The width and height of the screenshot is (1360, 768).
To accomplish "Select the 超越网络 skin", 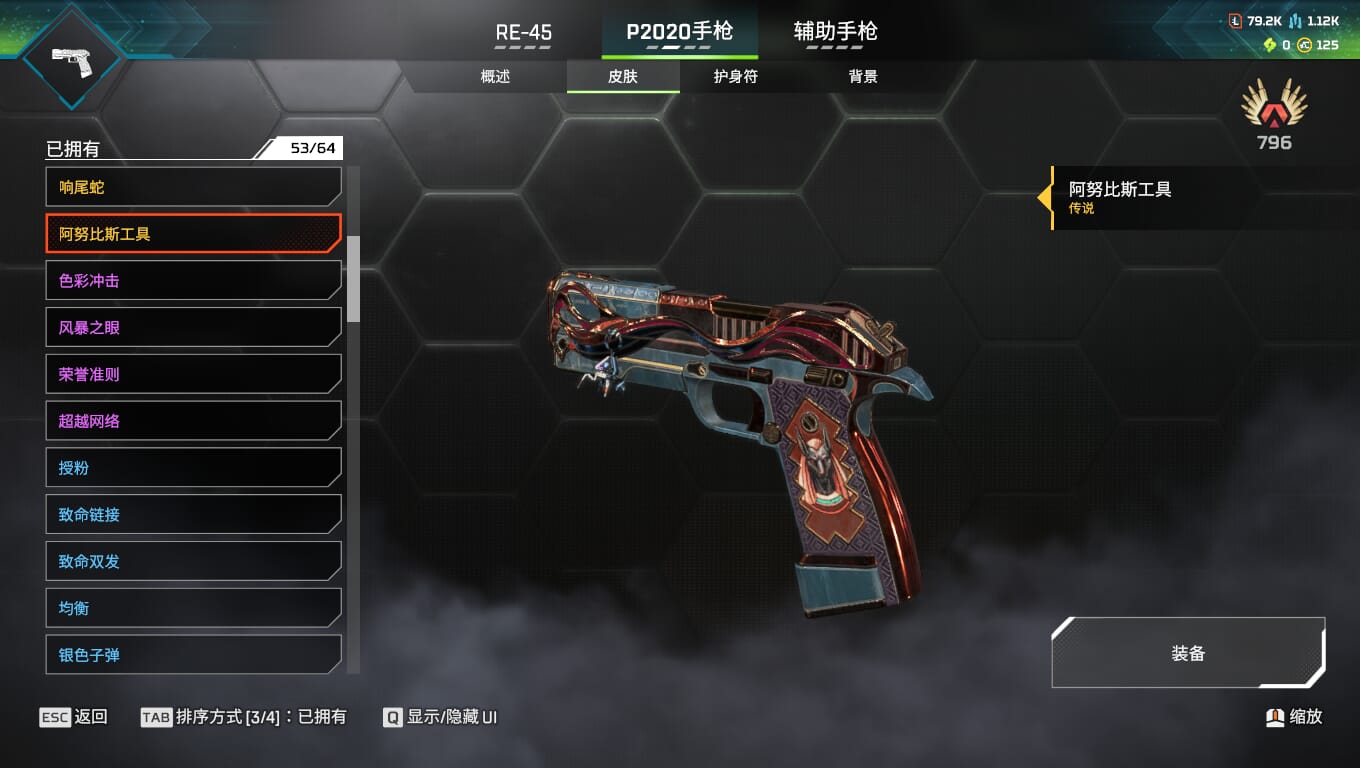I will pos(193,421).
